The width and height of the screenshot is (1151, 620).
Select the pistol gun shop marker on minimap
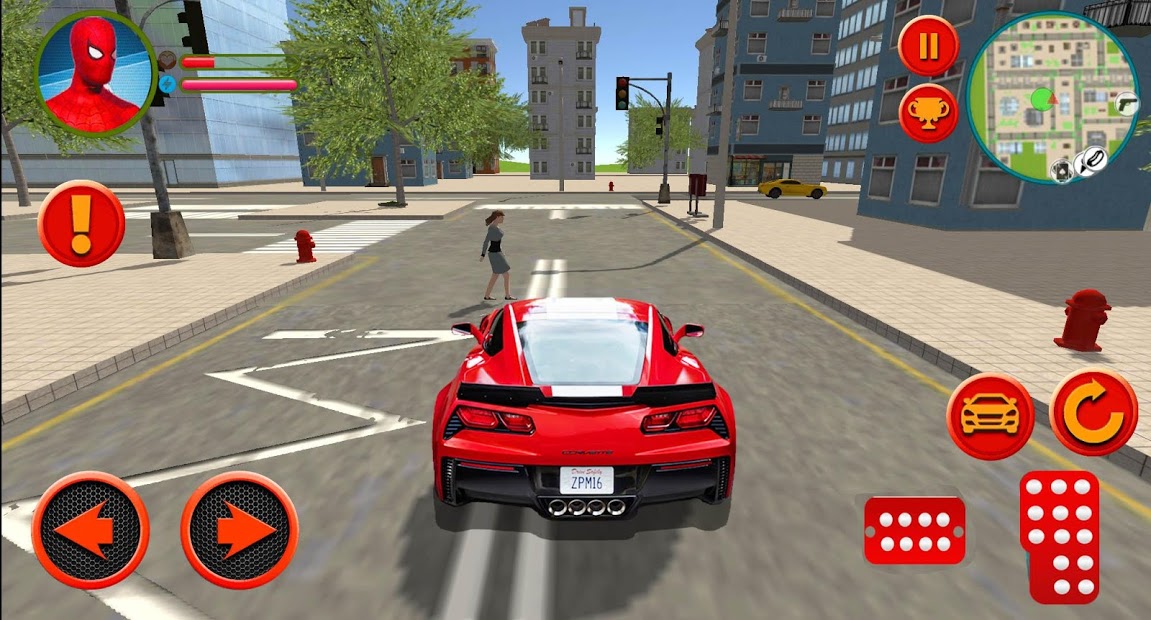(1127, 103)
